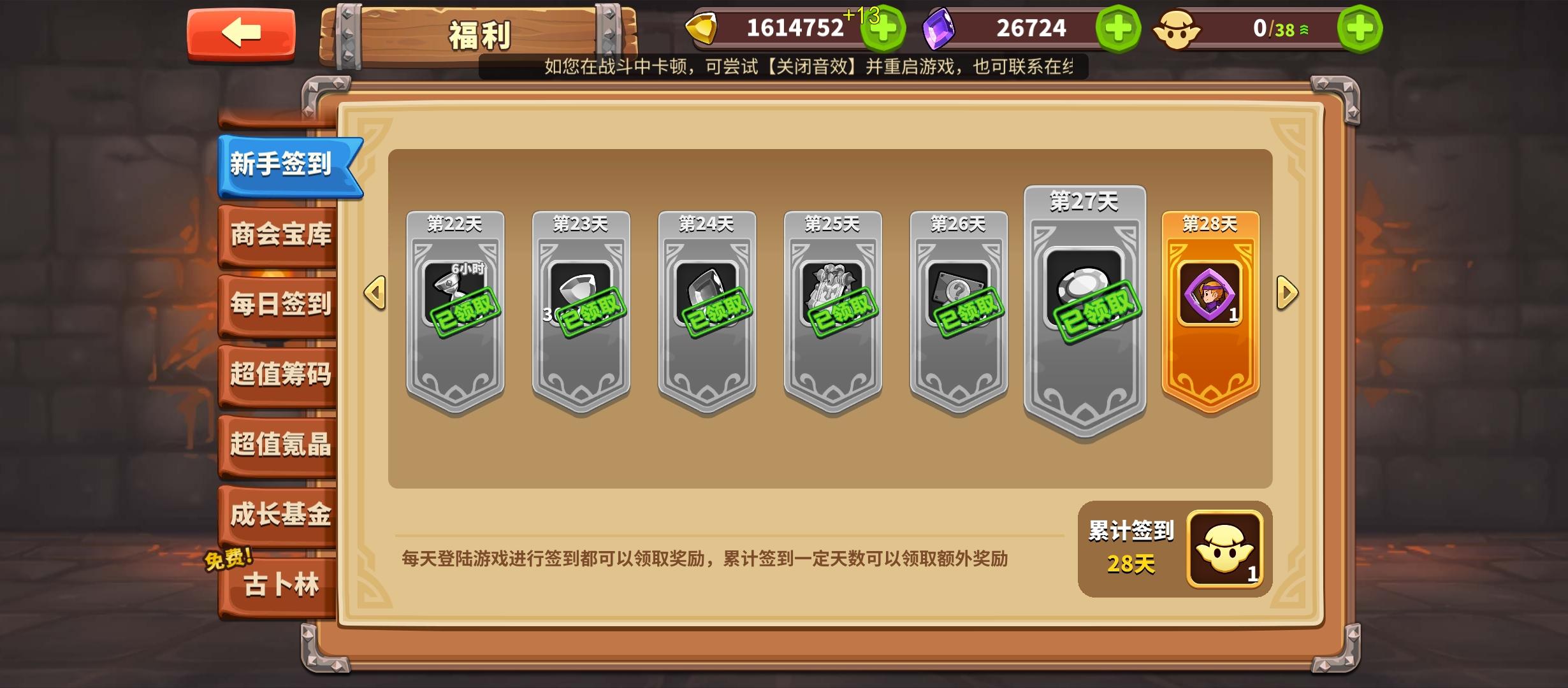Click the 0/38 progress counter

pos(1277,28)
